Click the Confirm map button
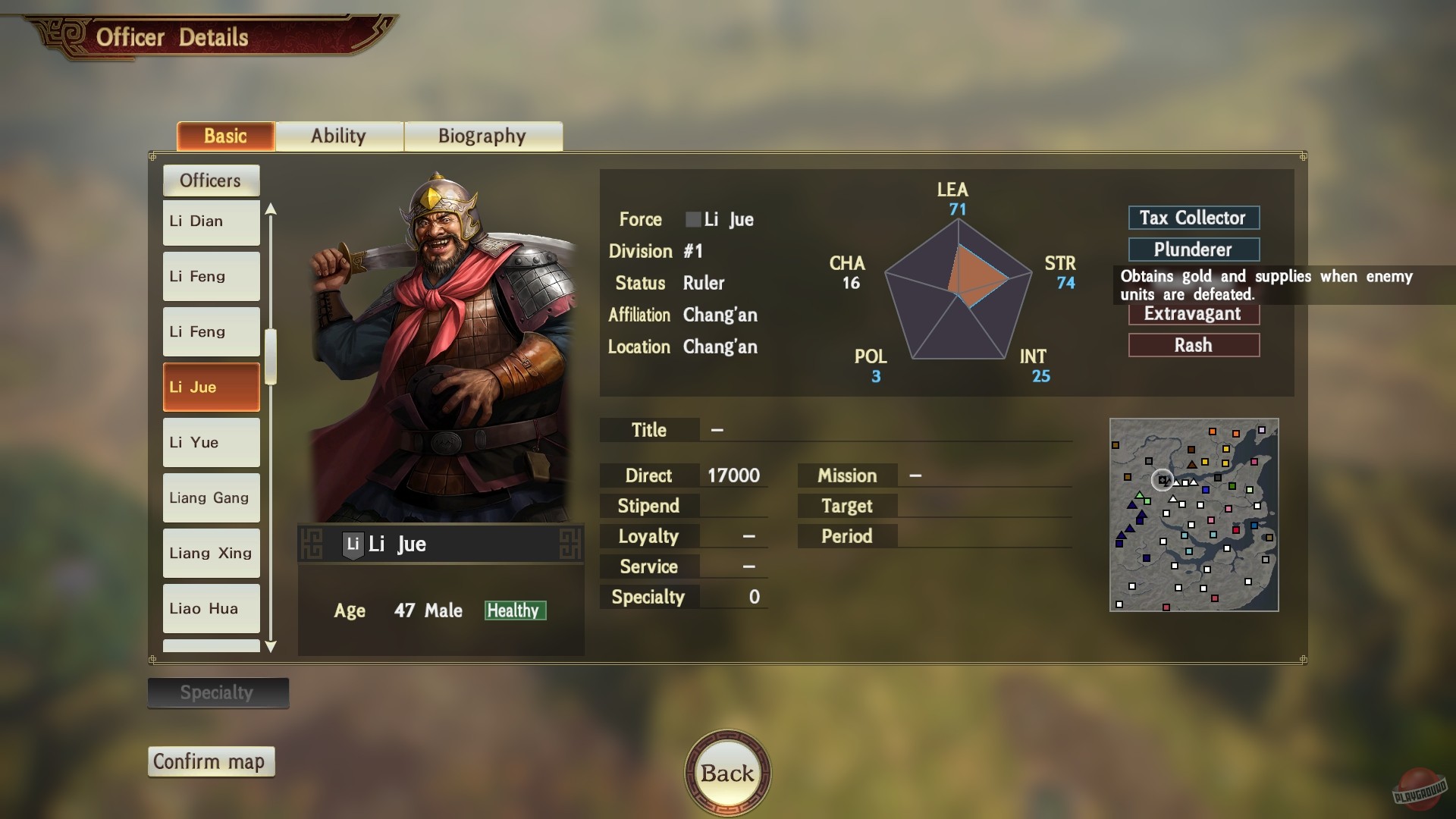 tap(211, 761)
